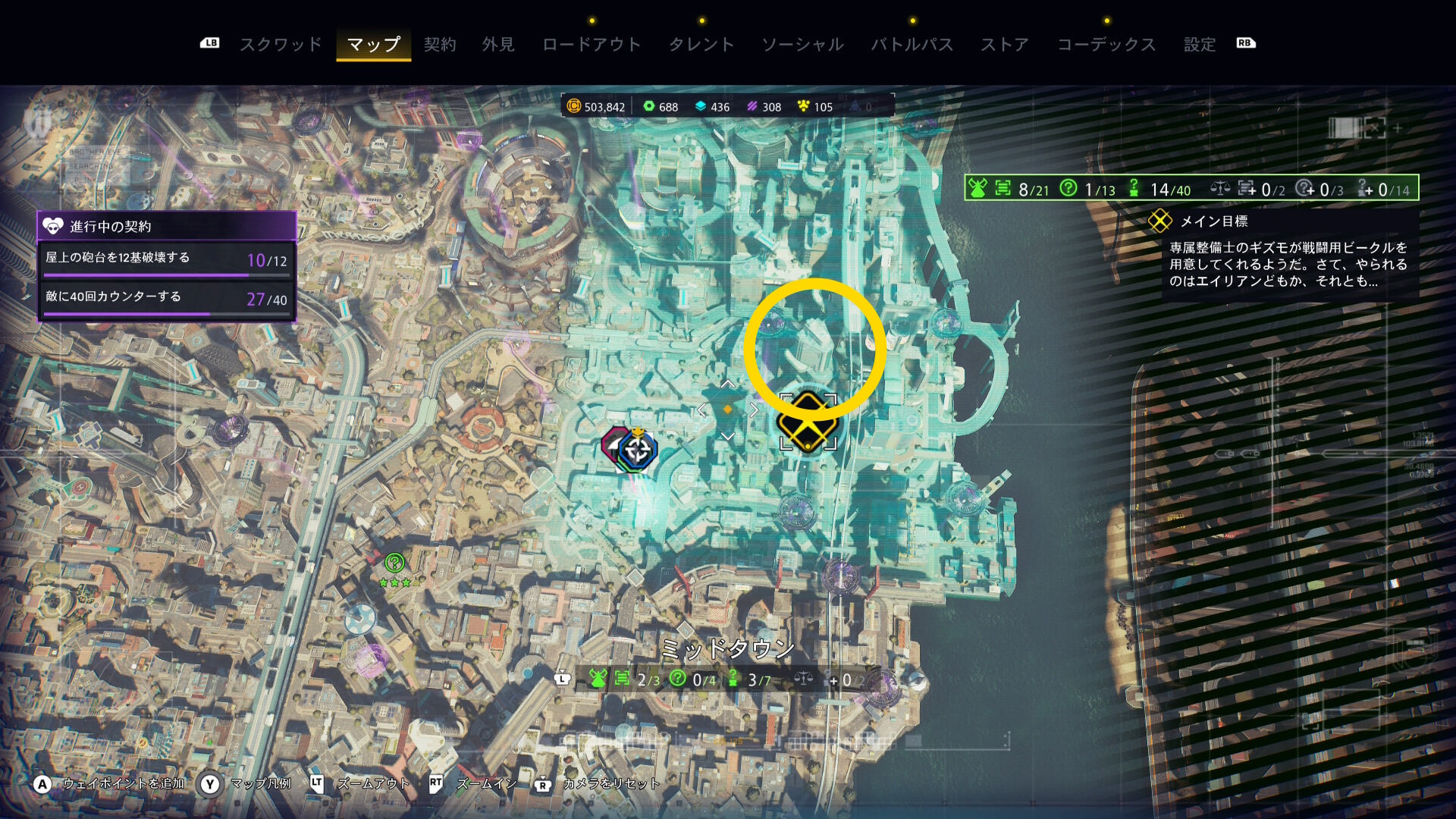Viewport: 1456px width, 819px height.
Task: Open the ソーシャル tab
Action: tap(802, 45)
